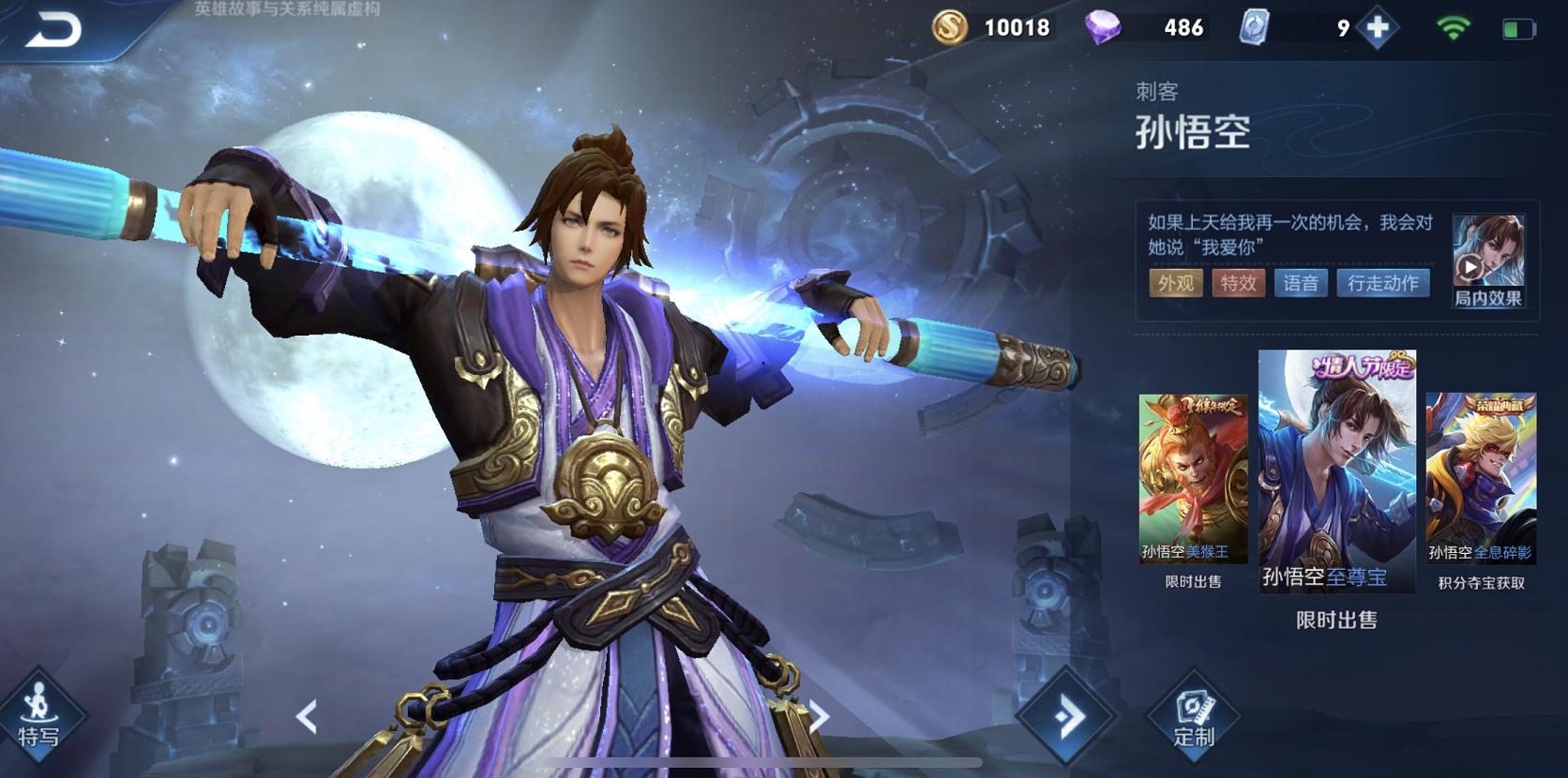Add more skin shards with plus button

click(1377, 28)
